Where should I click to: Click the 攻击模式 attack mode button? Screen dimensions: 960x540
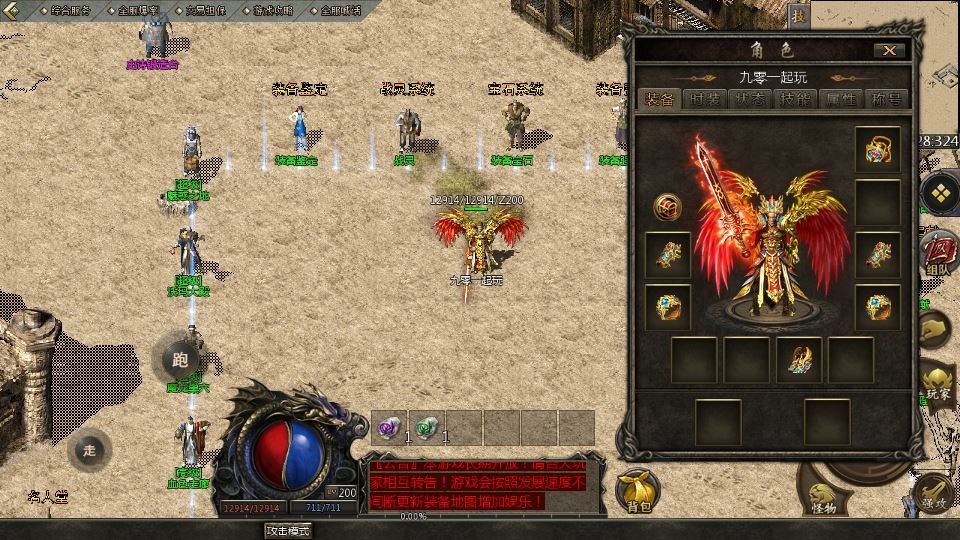click(x=287, y=530)
